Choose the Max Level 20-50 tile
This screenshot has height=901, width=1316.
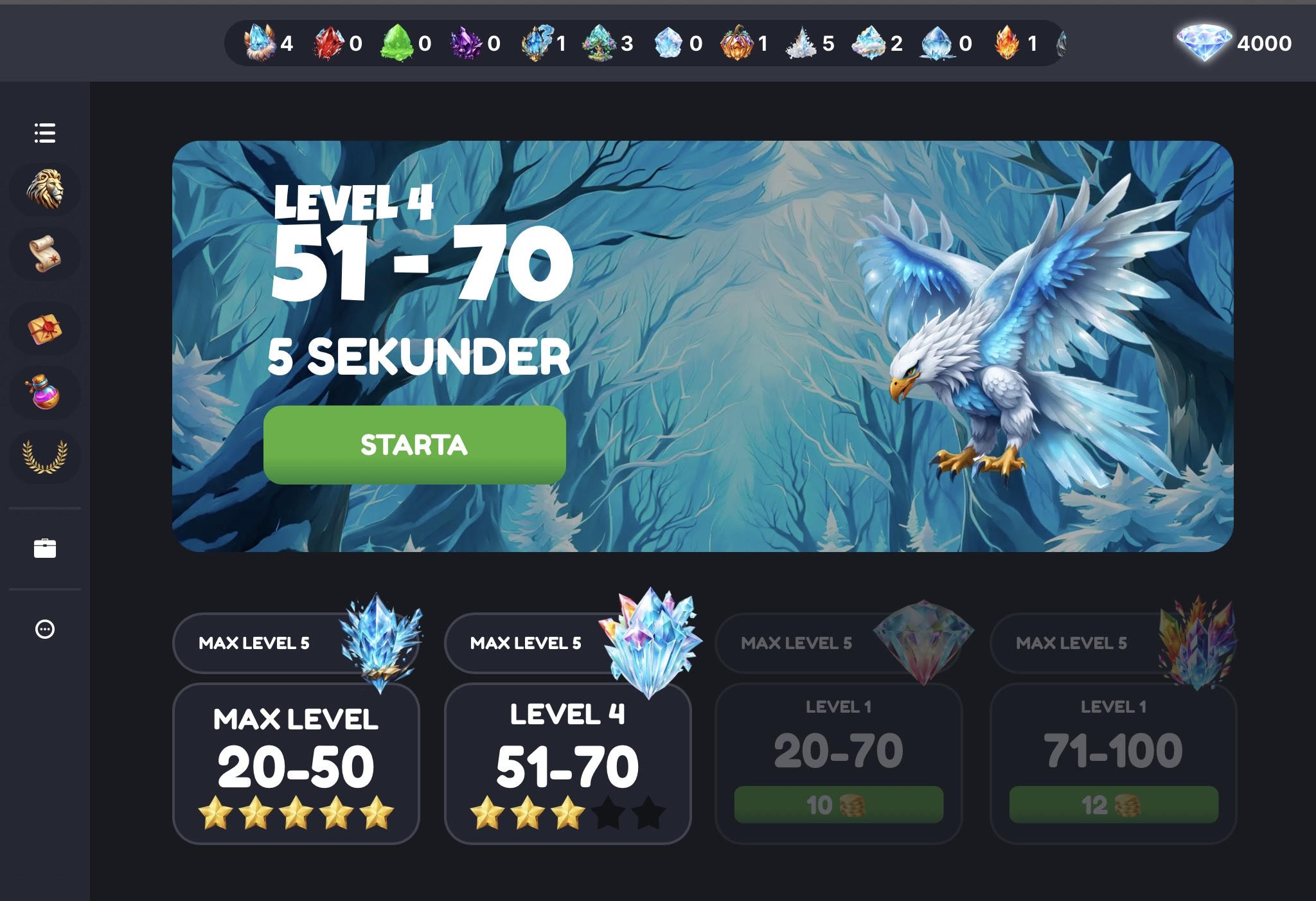tap(296, 763)
